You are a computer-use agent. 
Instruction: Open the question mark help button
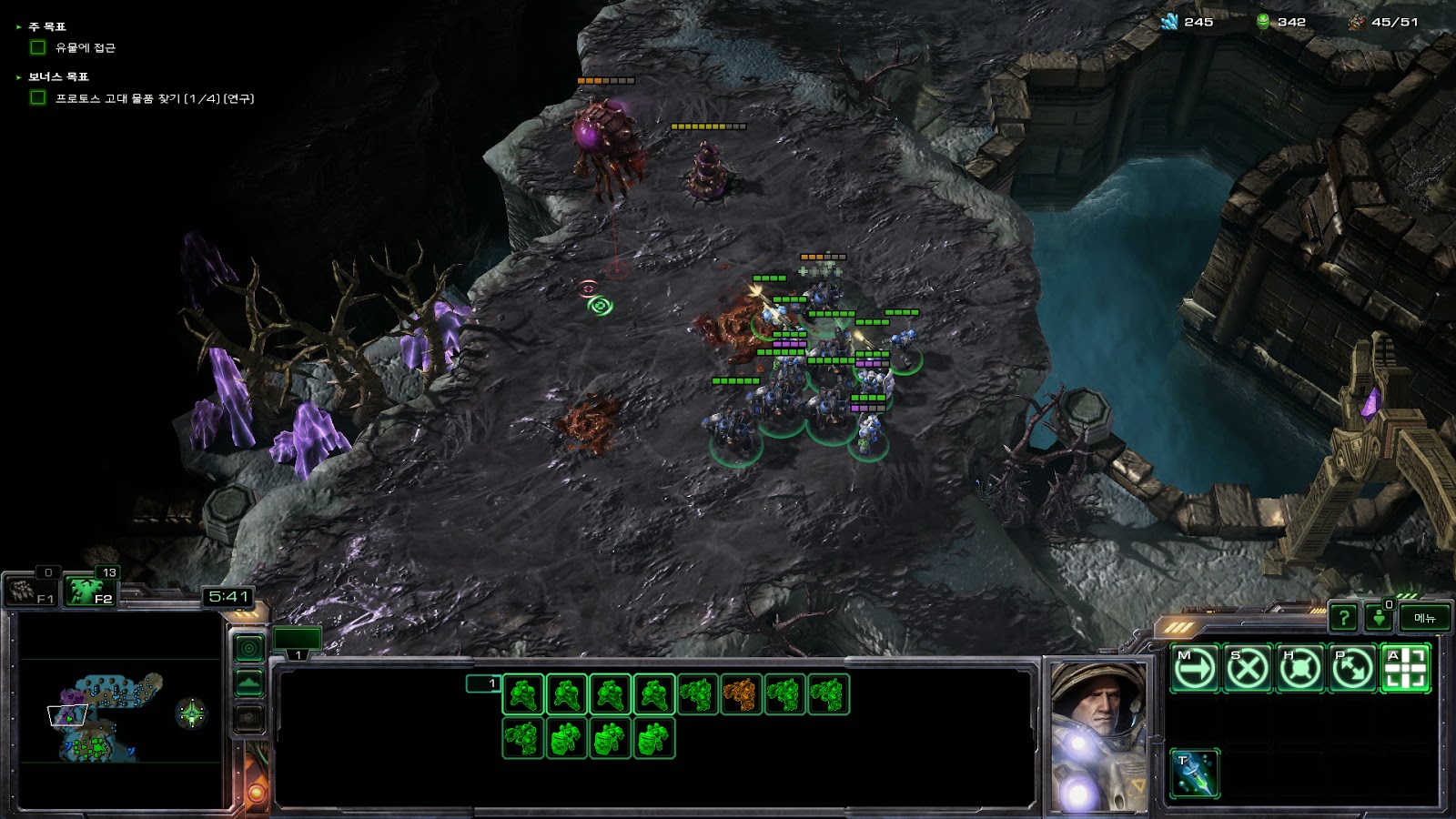pos(1343,618)
